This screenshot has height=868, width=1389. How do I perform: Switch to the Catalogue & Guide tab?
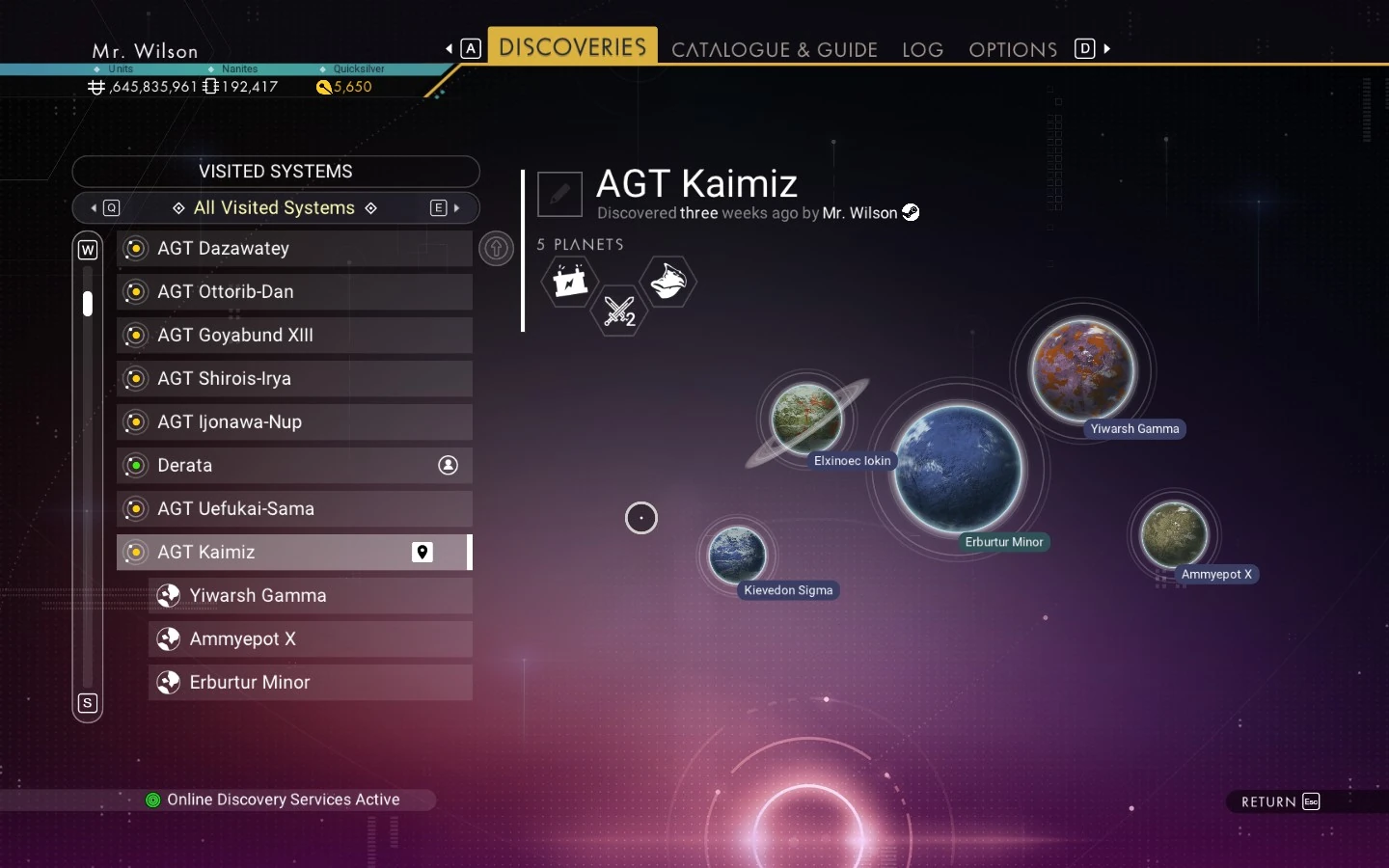tap(774, 49)
